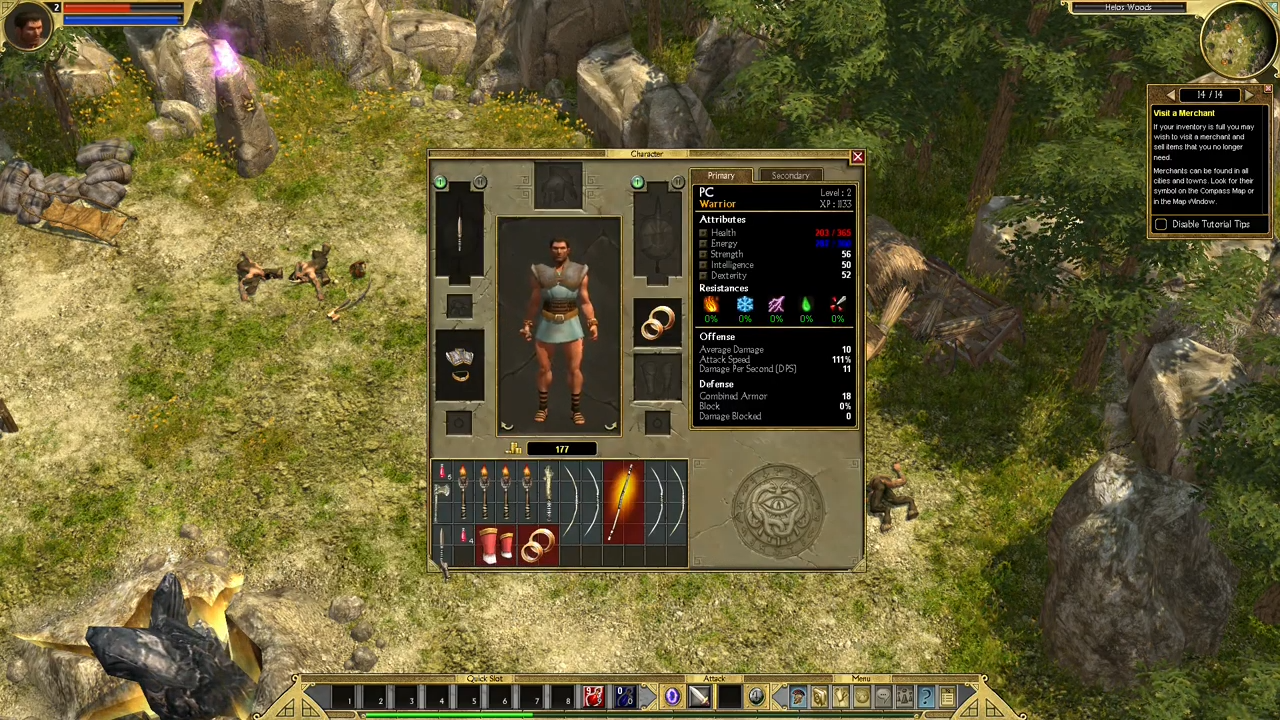
Task: Click the right arrow for the next tutorial tip
Action: pos(1249,94)
